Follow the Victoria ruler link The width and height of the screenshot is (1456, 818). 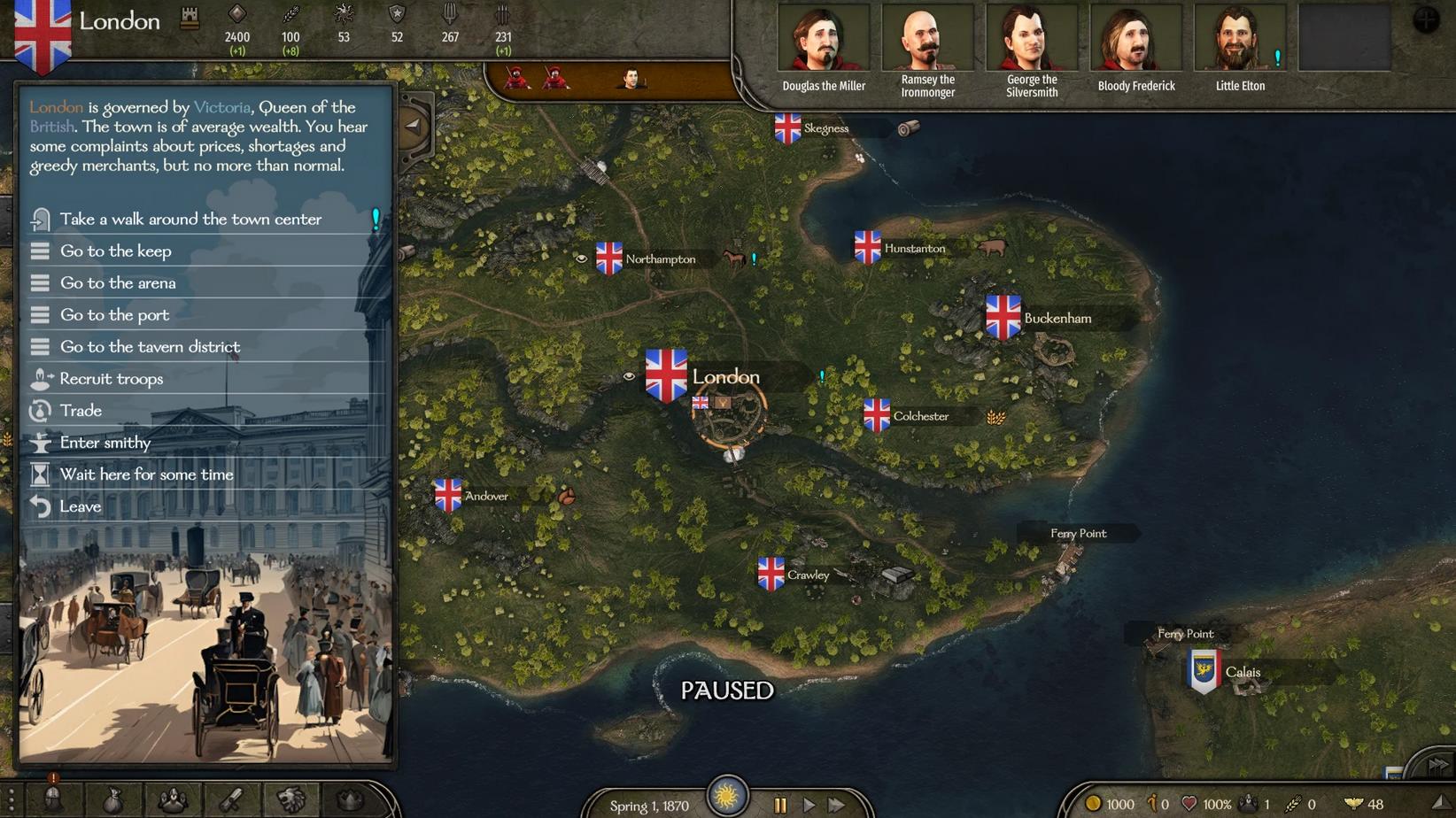tap(221, 107)
